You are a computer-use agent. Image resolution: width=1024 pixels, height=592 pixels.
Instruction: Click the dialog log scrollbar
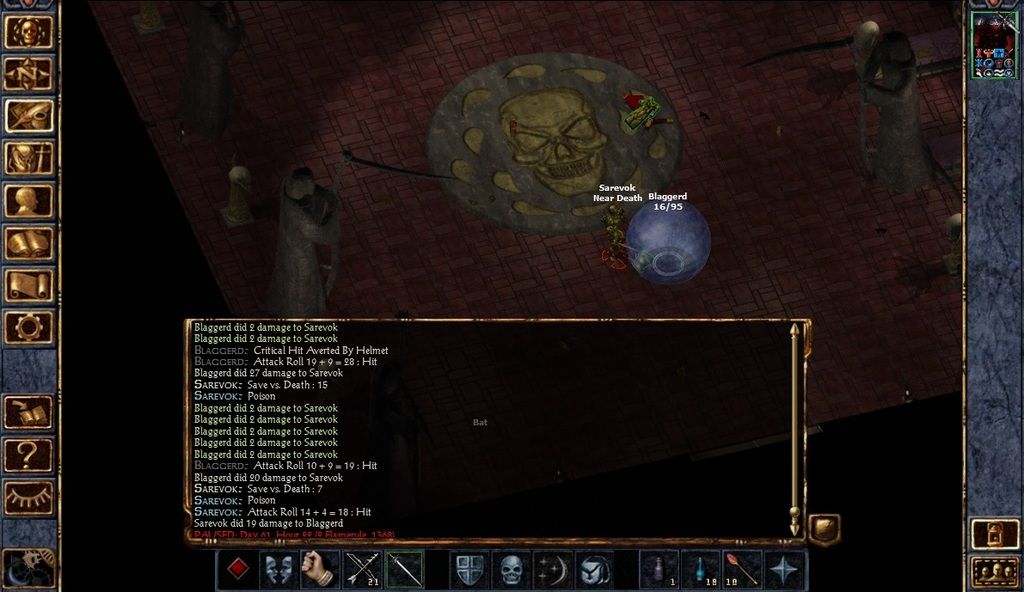tap(795, 428)
